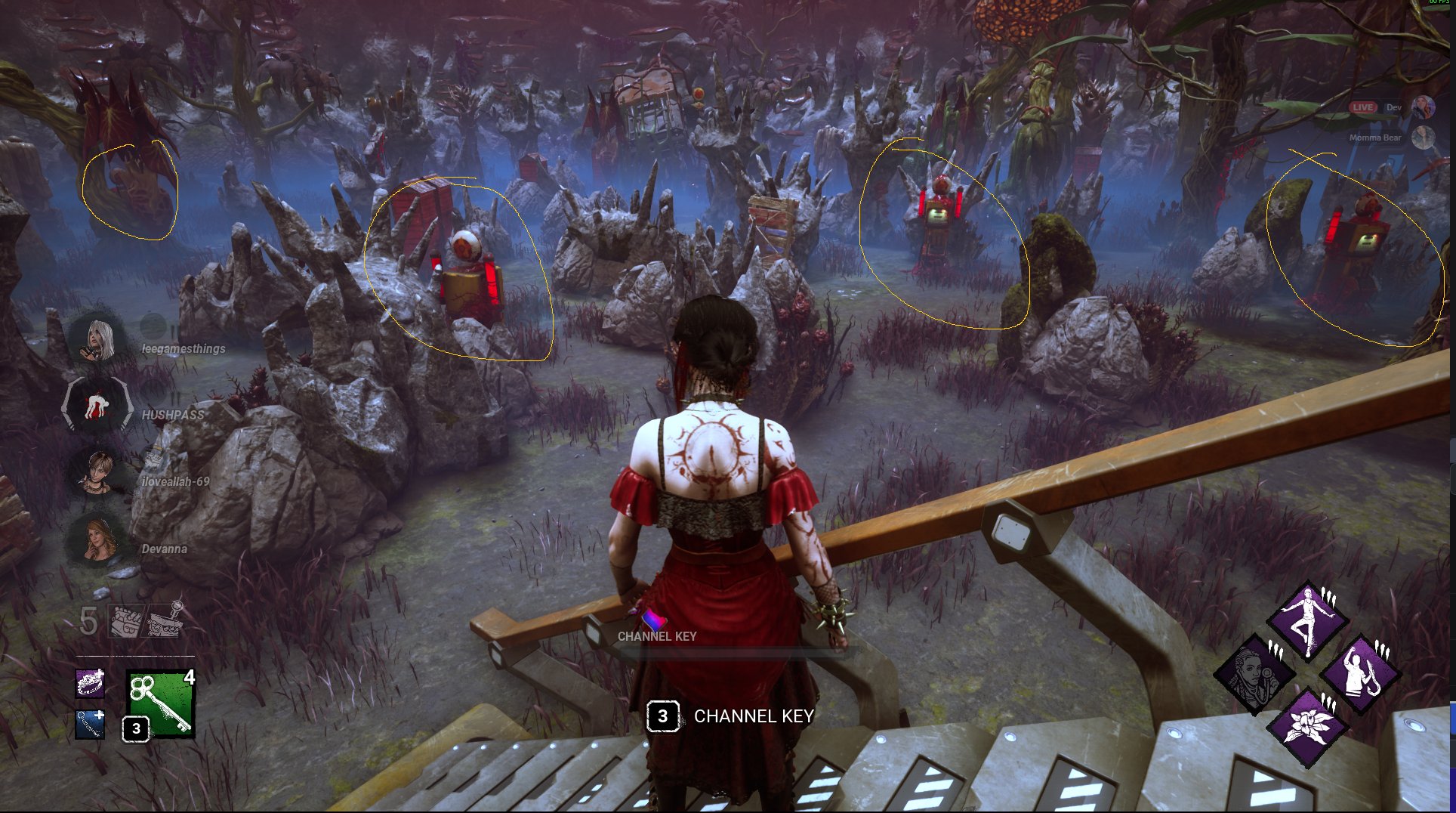Viewport: 1456px width, 813px height.
Task: Click the blue chain add-on icon
Action: (90, 725)
